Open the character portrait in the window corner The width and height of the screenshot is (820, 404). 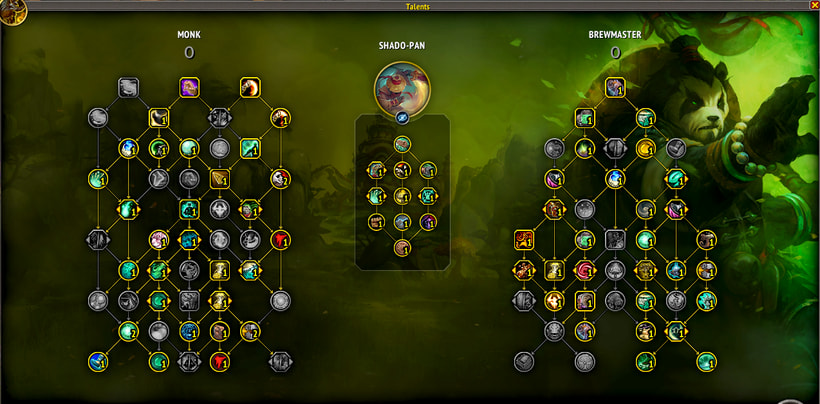(x=13, y=14)
